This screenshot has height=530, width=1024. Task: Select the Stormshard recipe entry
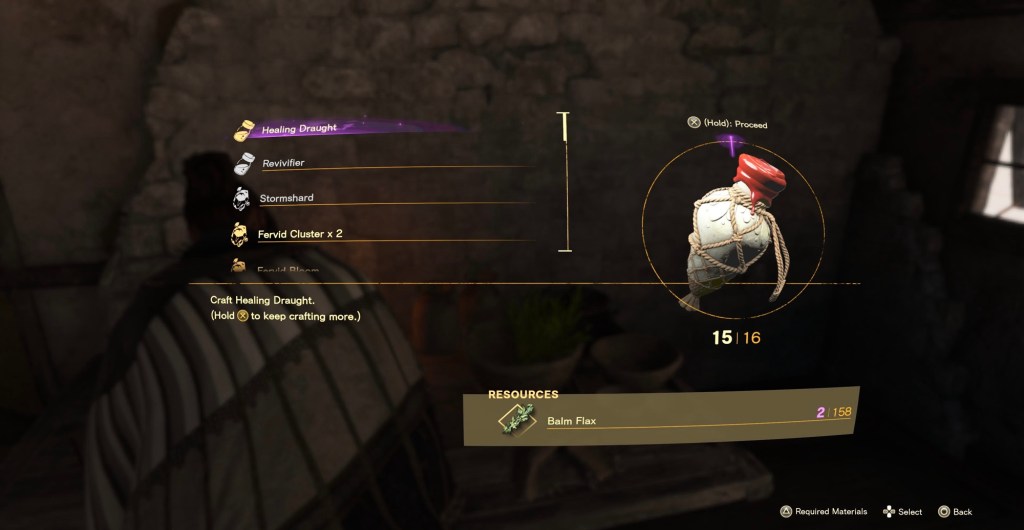point(286,198)
